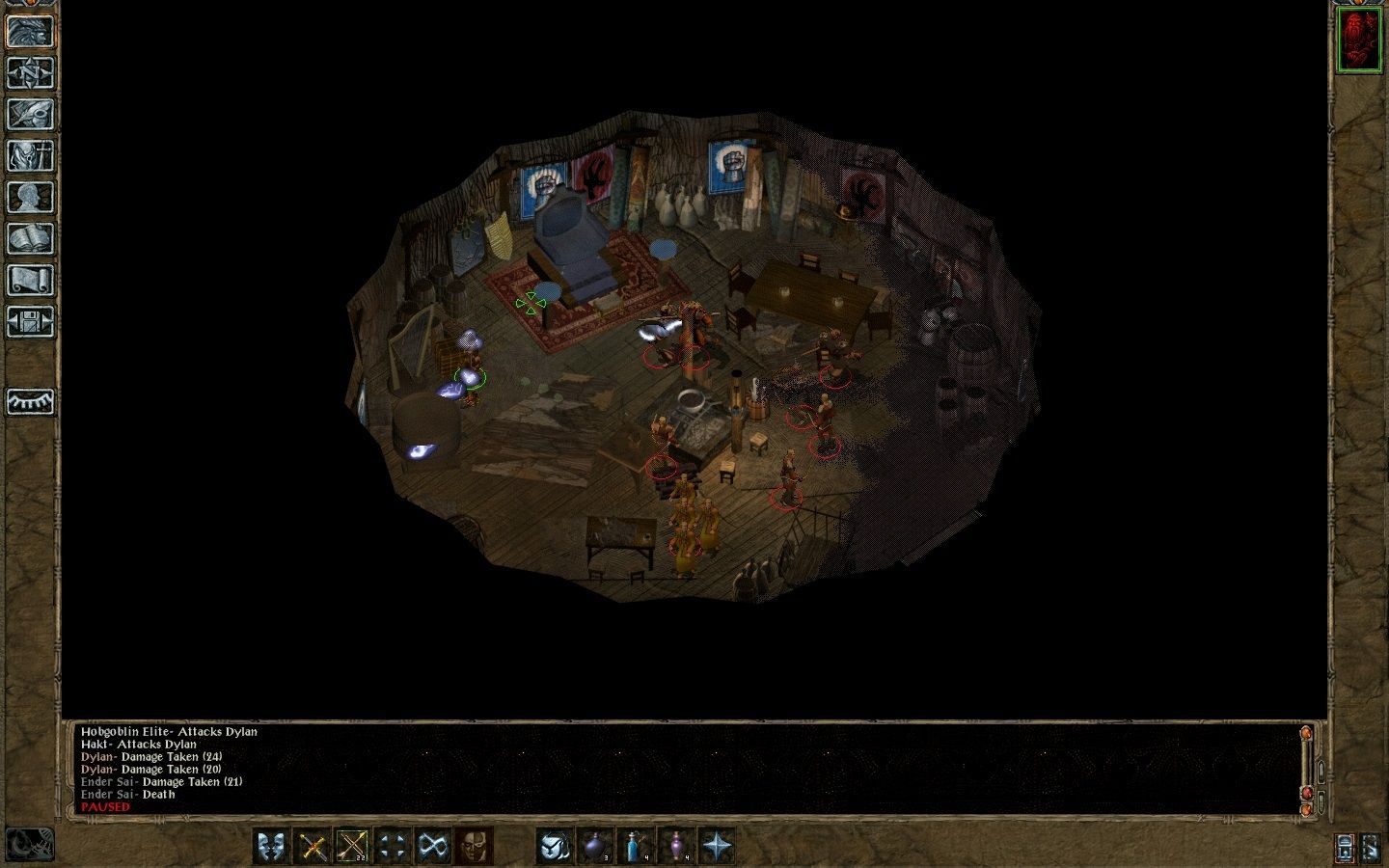Open the area Map screen
The image size is (1389, 868).
click(x=30, y=72)
